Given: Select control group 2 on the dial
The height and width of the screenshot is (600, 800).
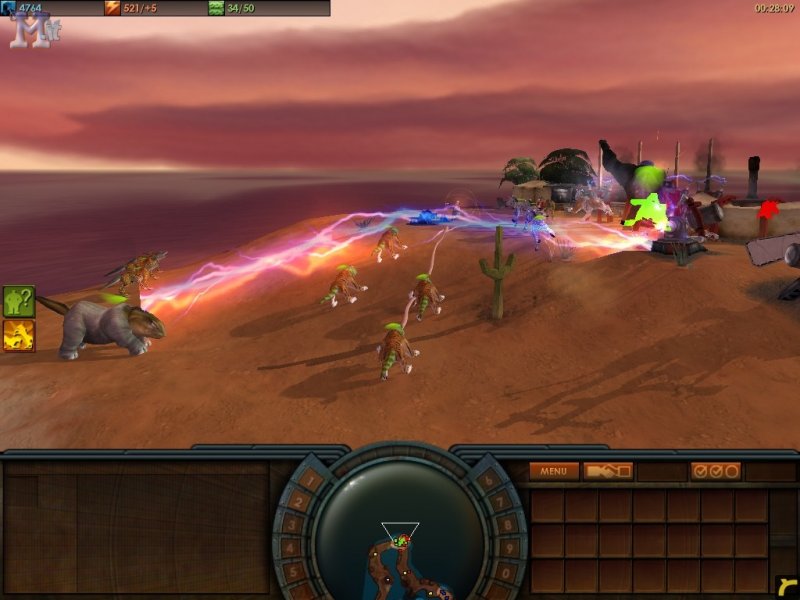Looking at the screenshot, I should pyautogui.click(x=297, y=501).
